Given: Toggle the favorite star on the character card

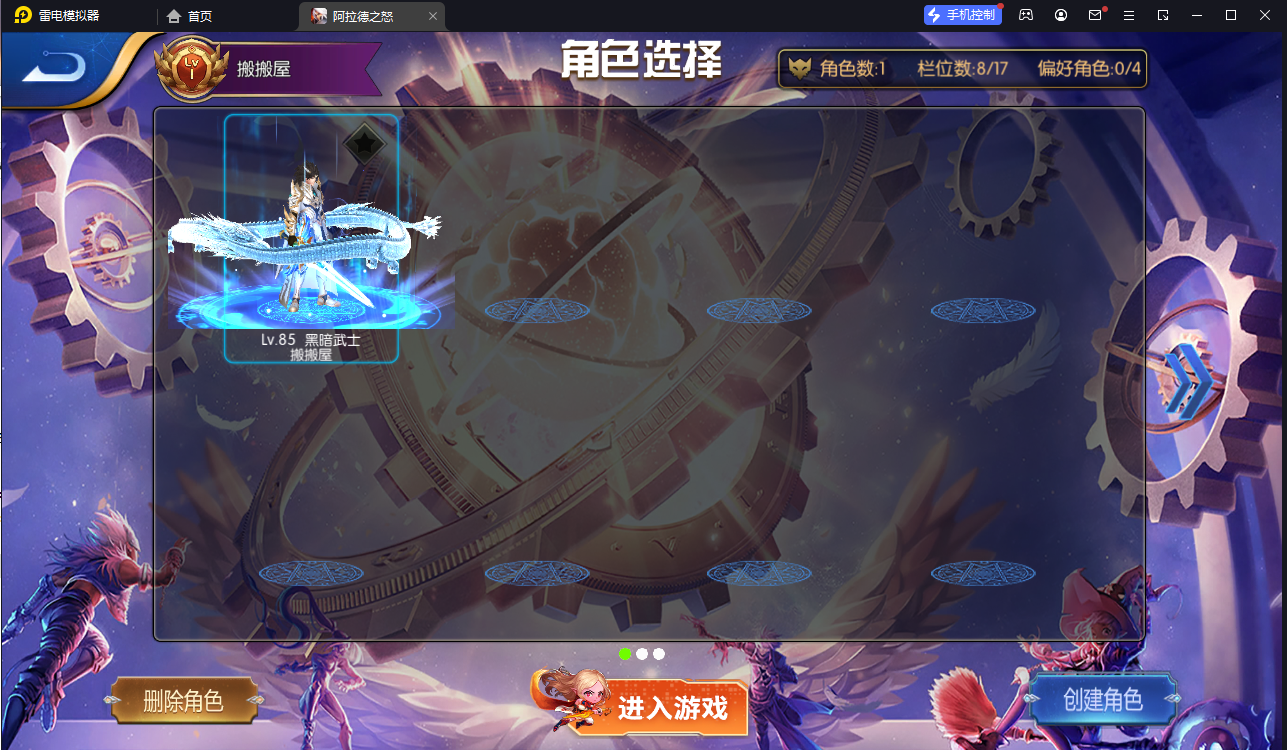Looking at the screenshot, I should [x=366, y=143].
